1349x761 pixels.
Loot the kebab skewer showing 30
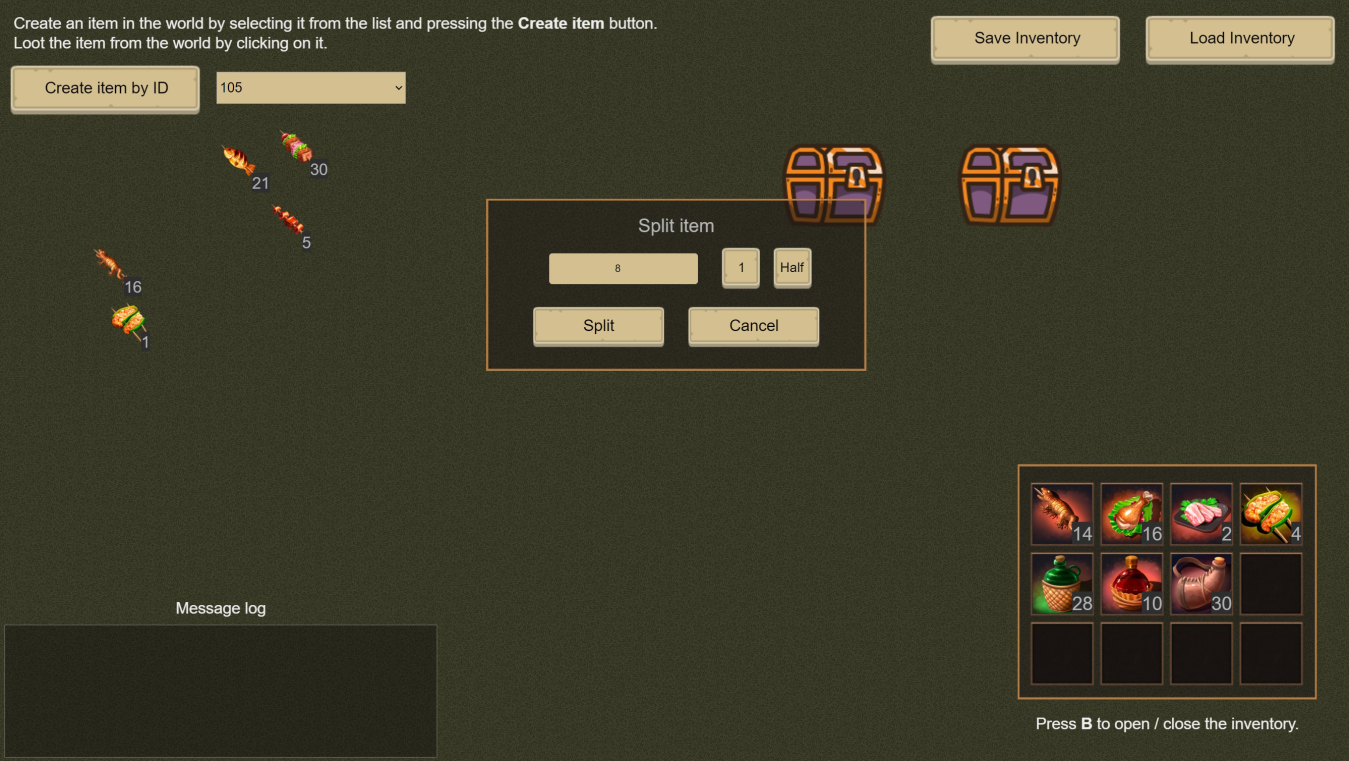tap(295, 150)
